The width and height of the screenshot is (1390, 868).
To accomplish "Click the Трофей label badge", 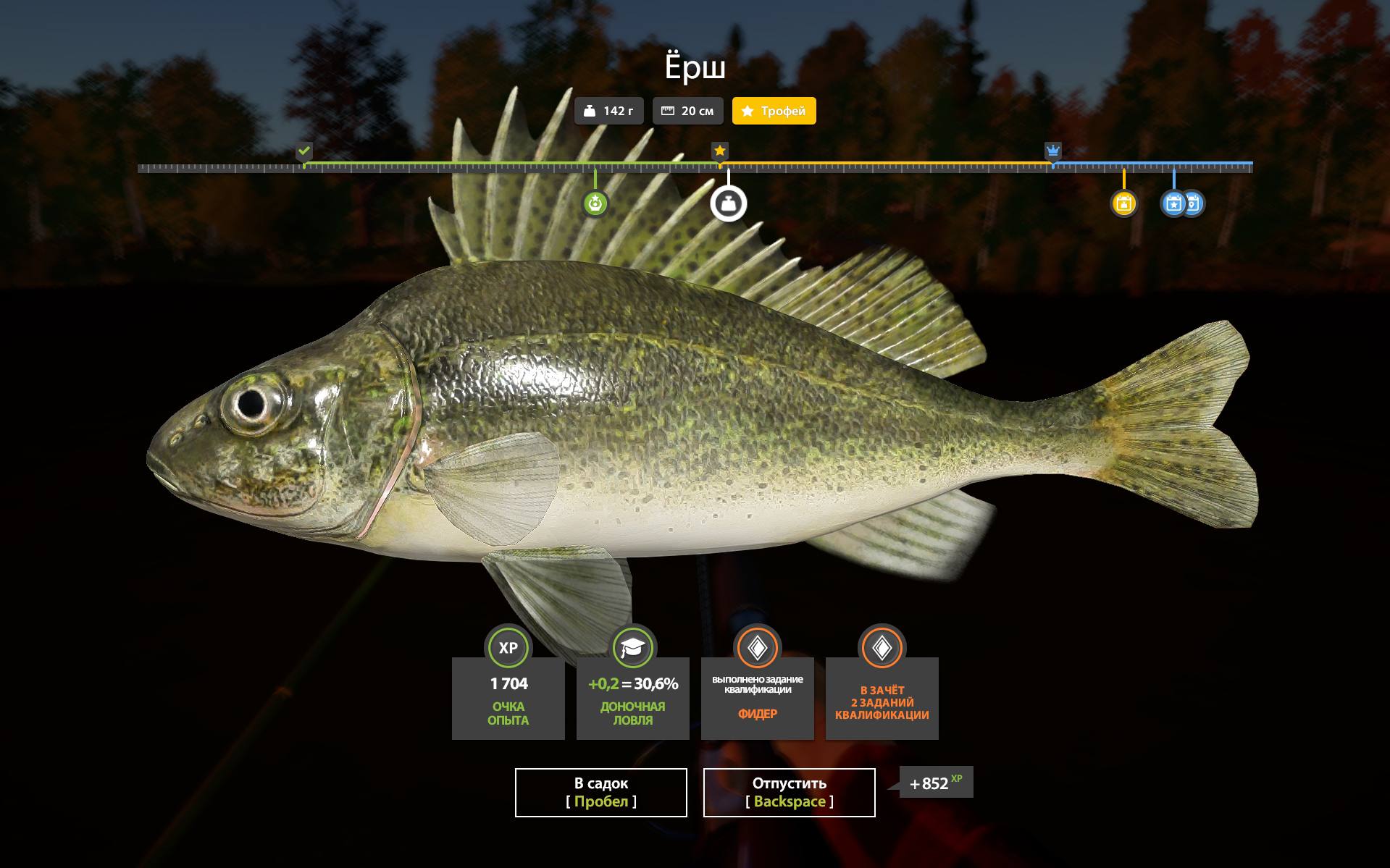I will [x=774, y=111].
